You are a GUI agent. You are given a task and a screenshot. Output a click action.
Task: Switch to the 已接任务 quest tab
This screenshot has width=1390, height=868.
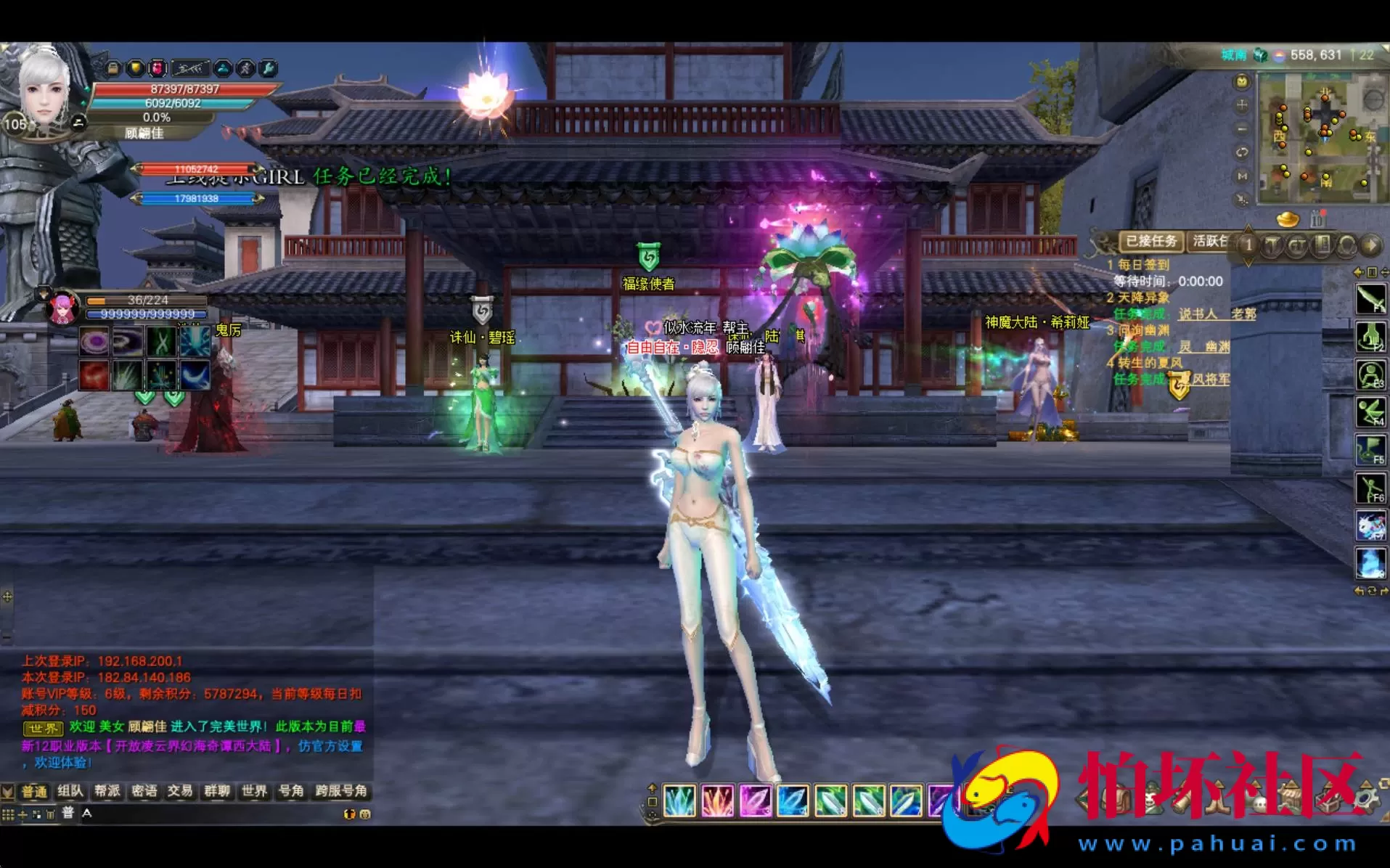coord(1151,243)
